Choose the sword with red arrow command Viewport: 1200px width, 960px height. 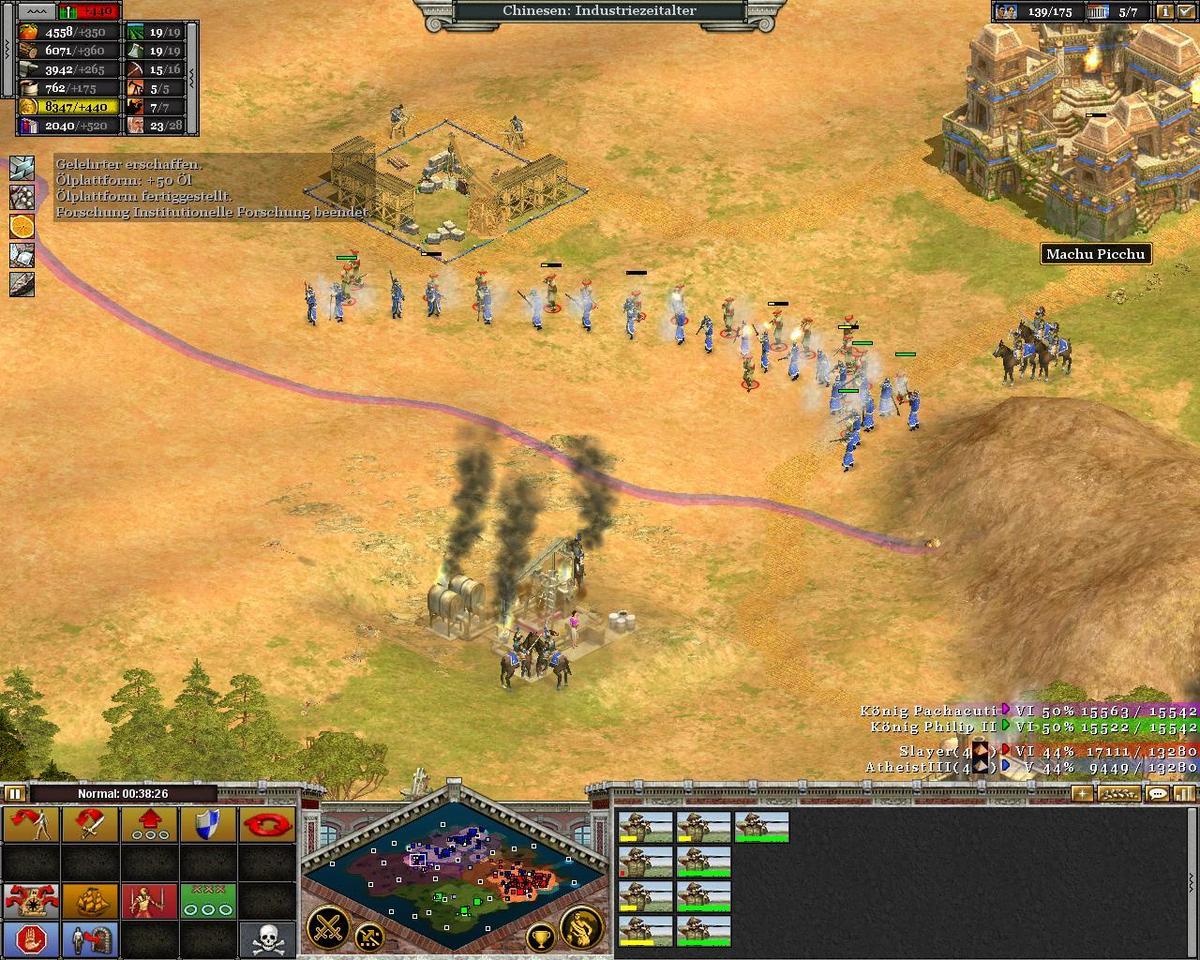point(90,825)
